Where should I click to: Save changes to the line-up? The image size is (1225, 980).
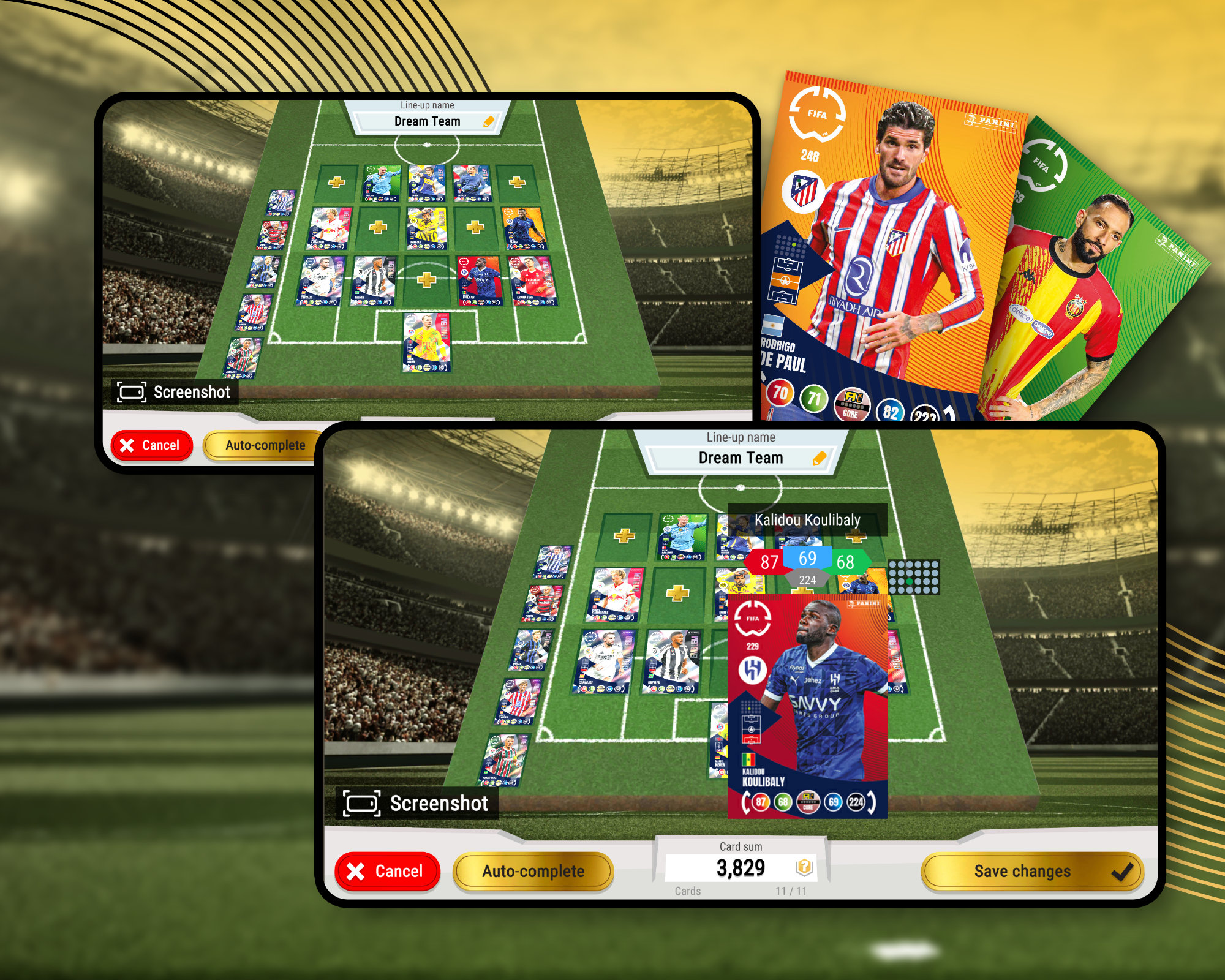(1032, 871)
